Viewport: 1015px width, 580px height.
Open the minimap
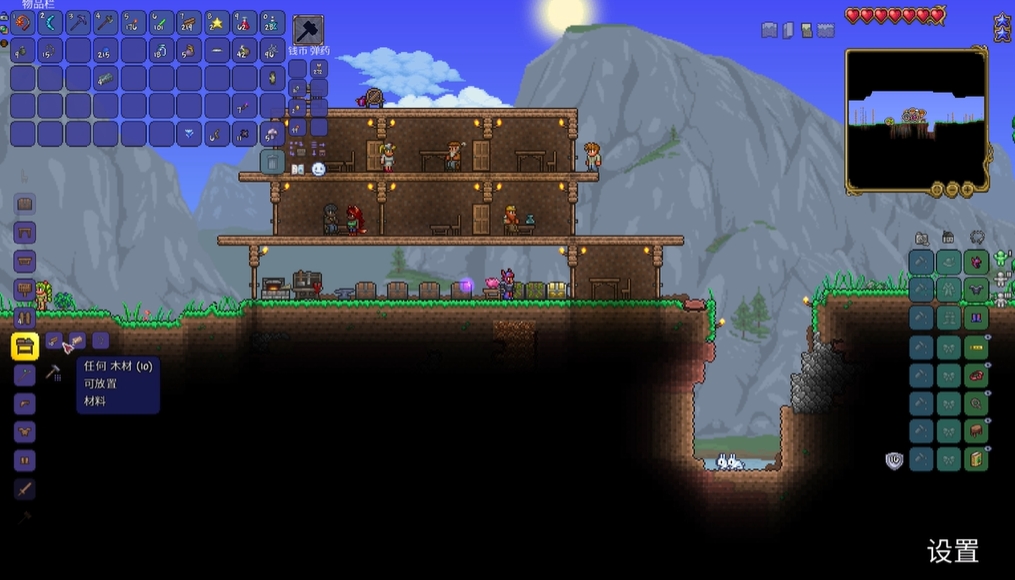916,120
